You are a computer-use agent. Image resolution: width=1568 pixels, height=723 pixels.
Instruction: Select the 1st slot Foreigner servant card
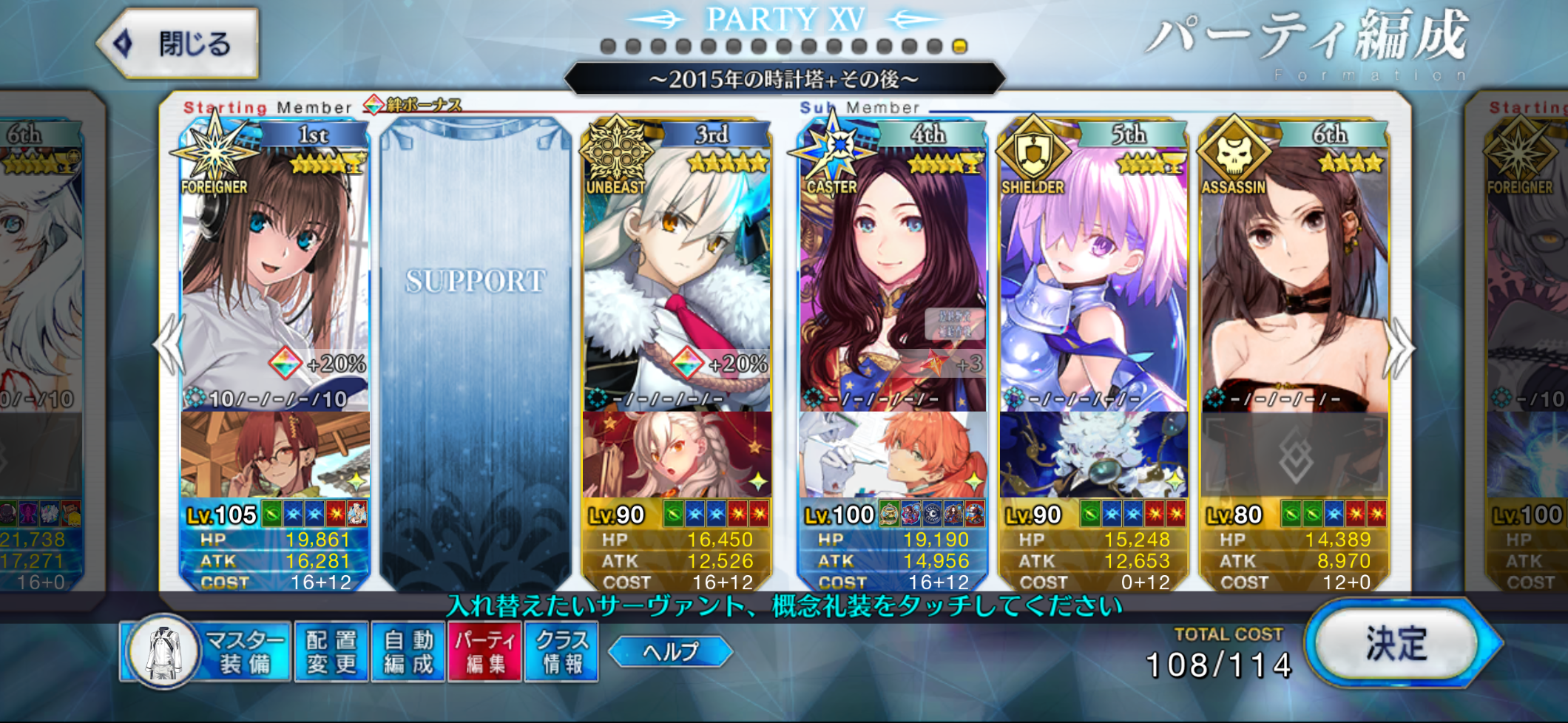coord(274,281)
